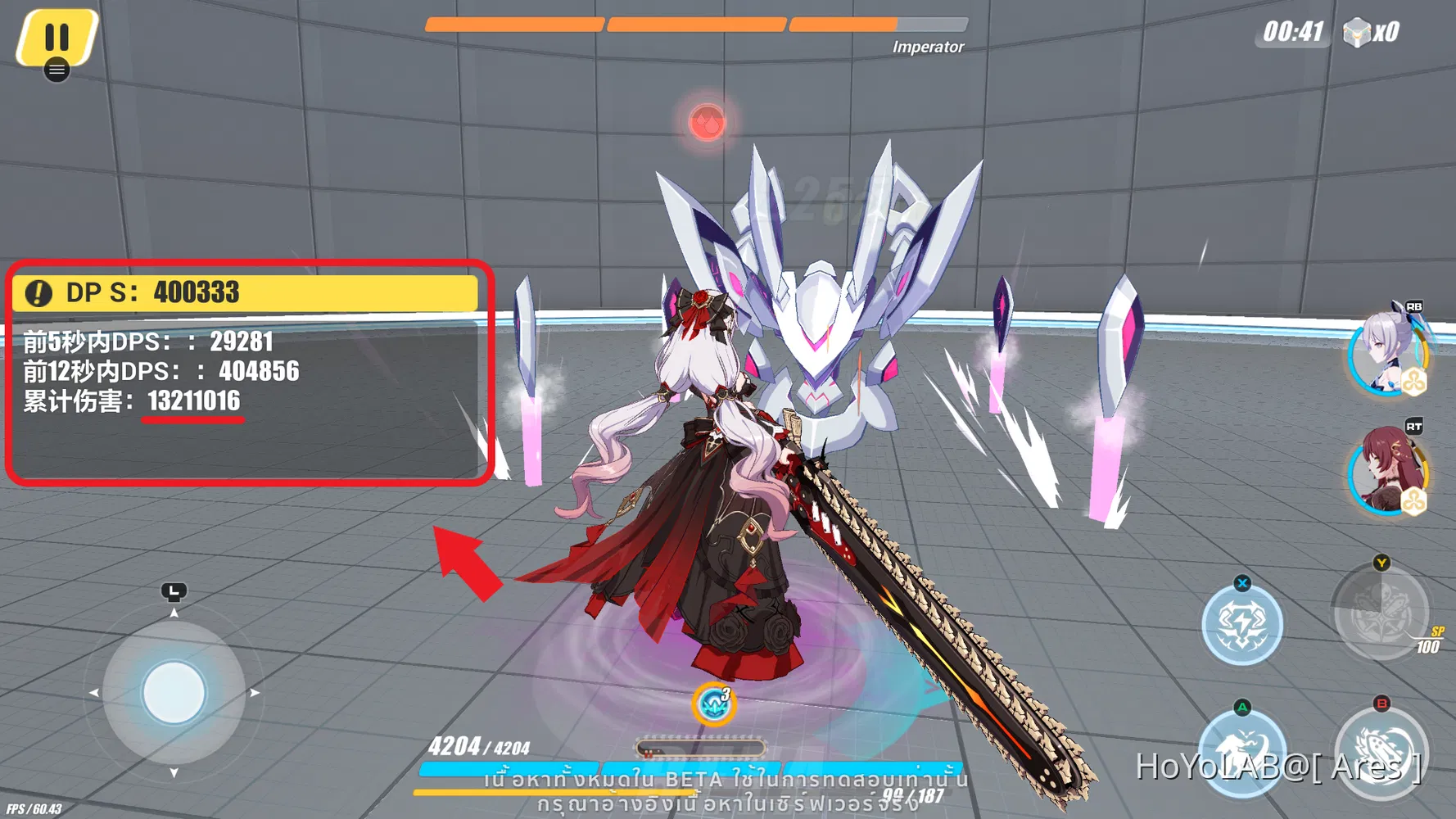
Task: Click the Imperator boss health bar
Action: 696,25
